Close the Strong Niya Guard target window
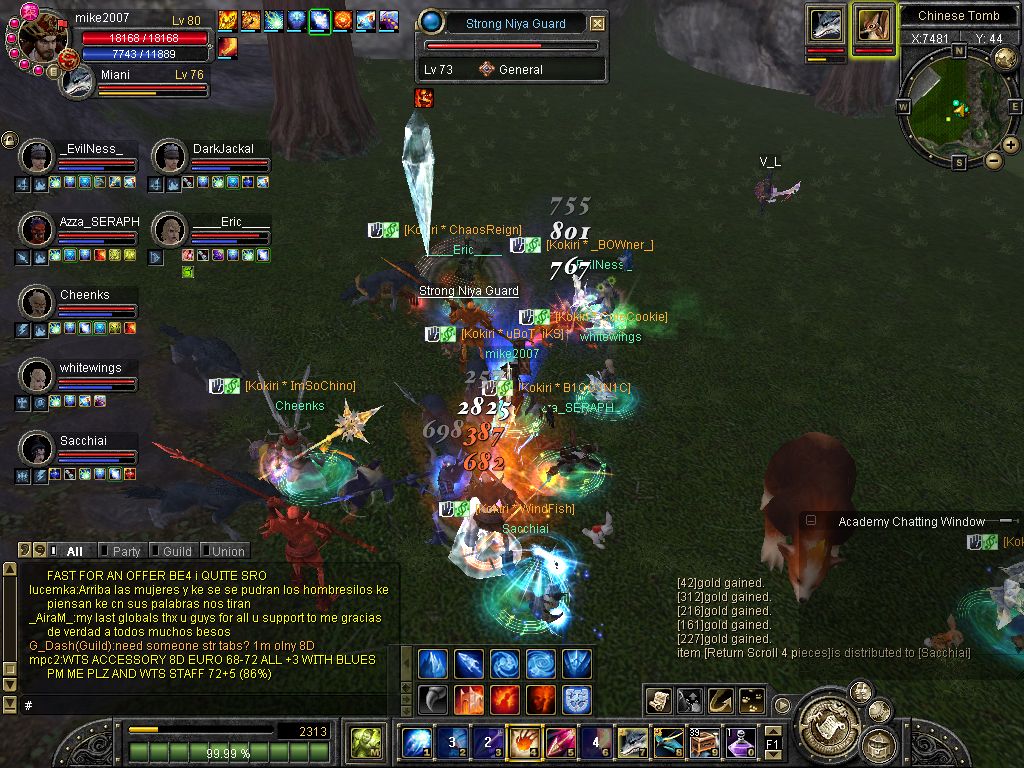The width and height of the screenshot is (1024, 768). click(597, 23)
